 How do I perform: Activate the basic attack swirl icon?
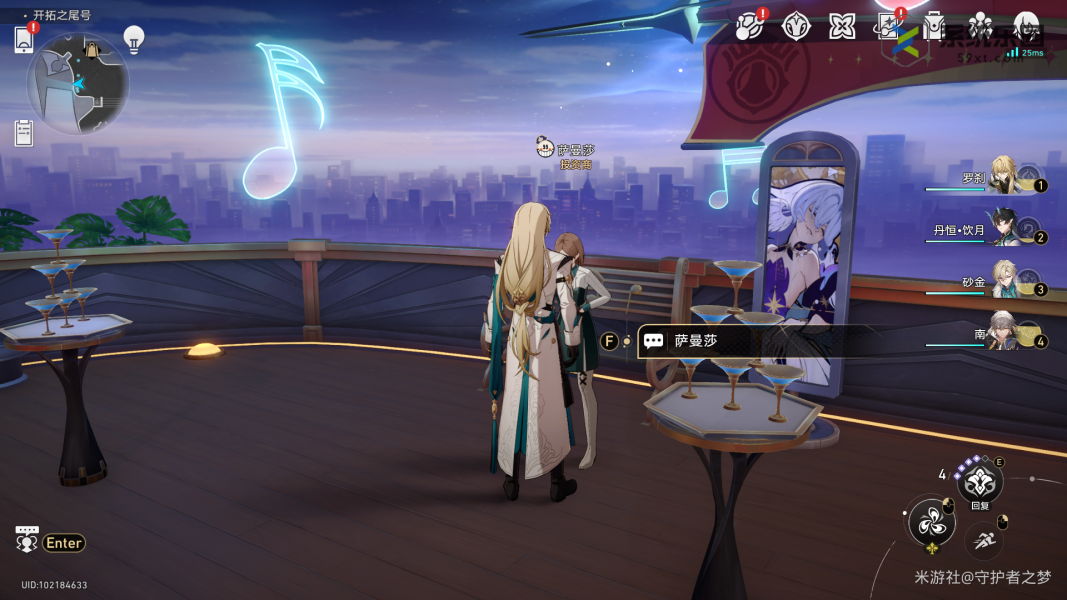[931, 523]
